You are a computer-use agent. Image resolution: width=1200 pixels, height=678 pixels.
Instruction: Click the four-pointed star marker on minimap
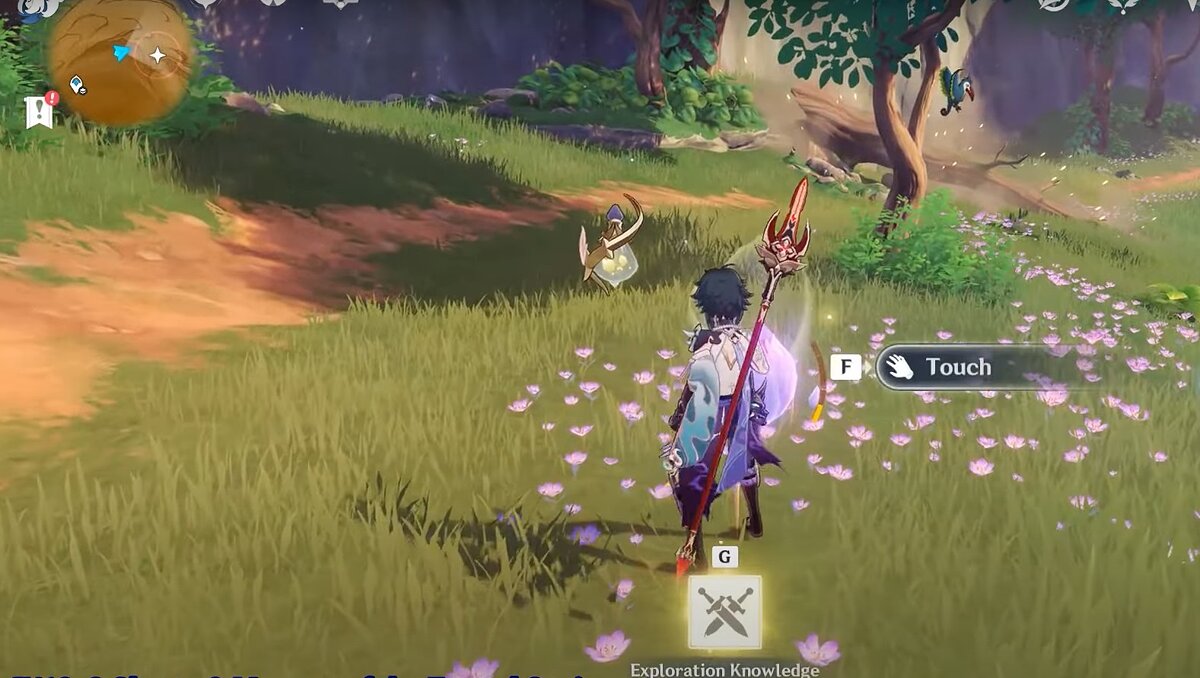coord(157,55)
